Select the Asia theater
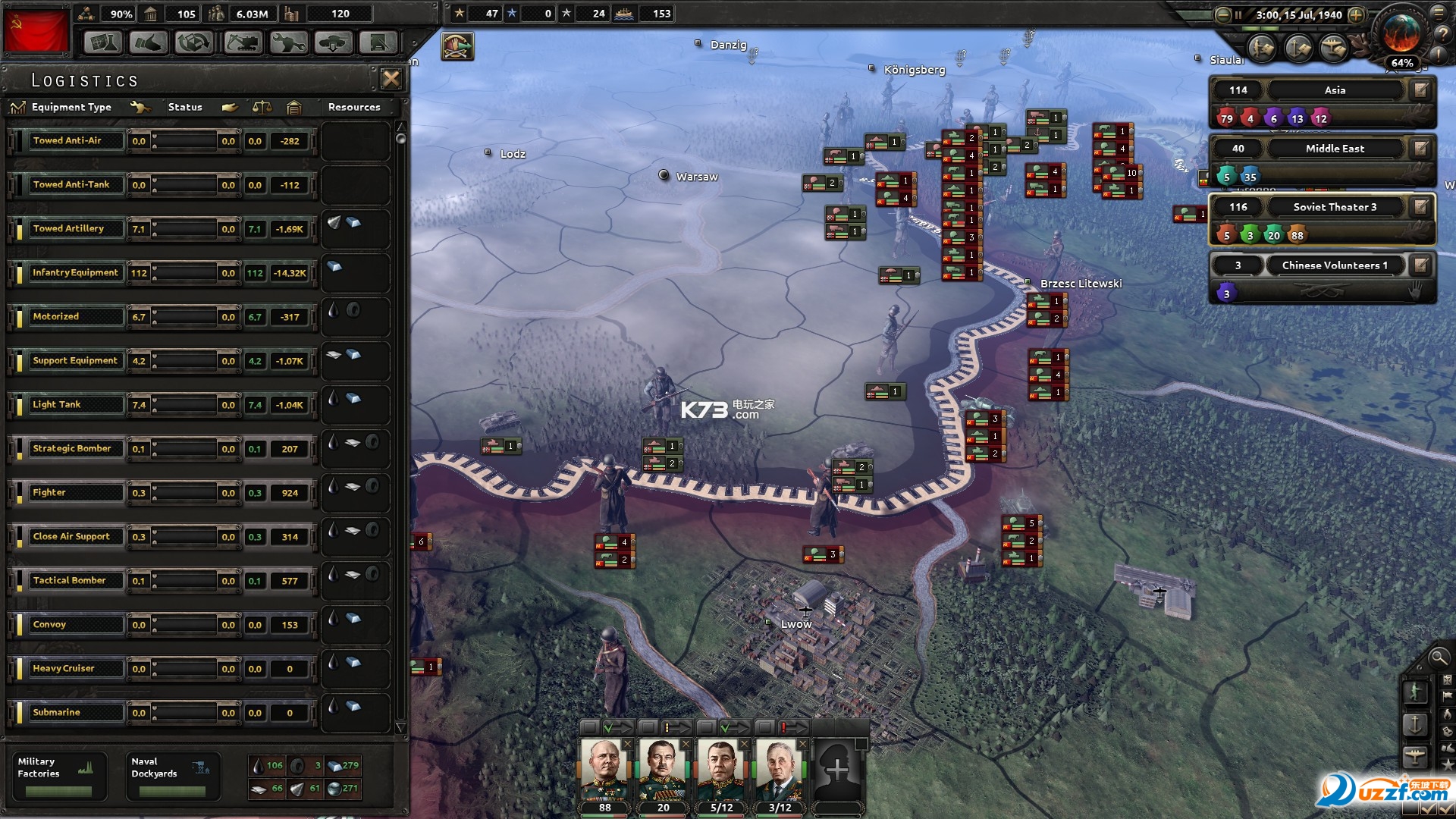This screenshot has width=1456, height=819. click(1334, 90)
